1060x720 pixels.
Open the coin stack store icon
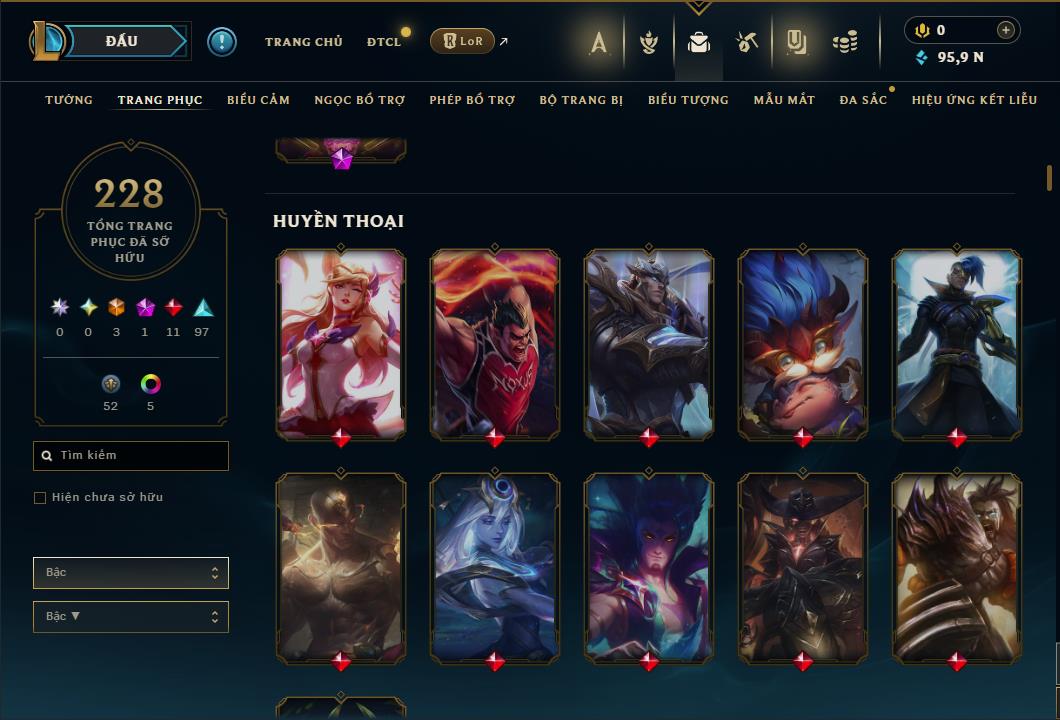[x=845, y=42]
